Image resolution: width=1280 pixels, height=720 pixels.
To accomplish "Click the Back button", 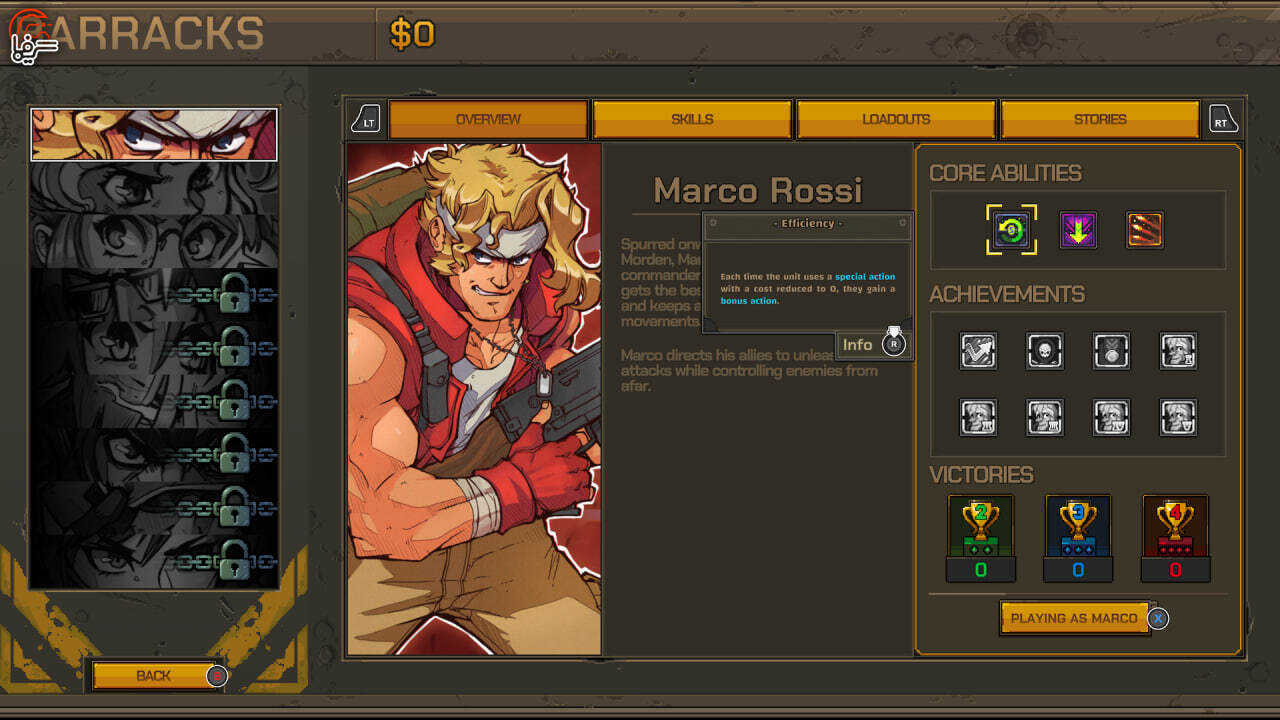I will pos(155,676).
